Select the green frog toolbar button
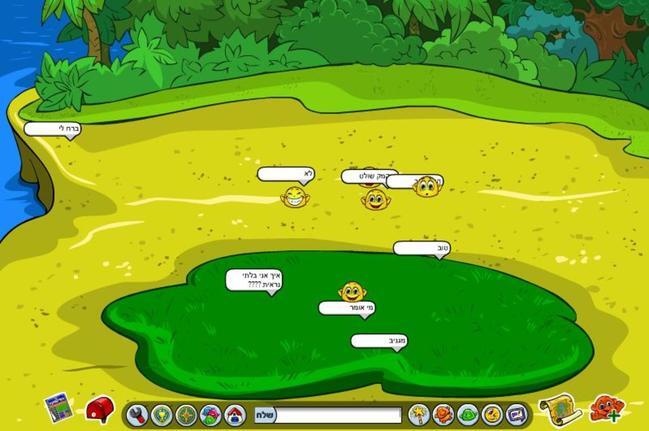This screenshot has width=649, height=431. click(x=467, y=414)
